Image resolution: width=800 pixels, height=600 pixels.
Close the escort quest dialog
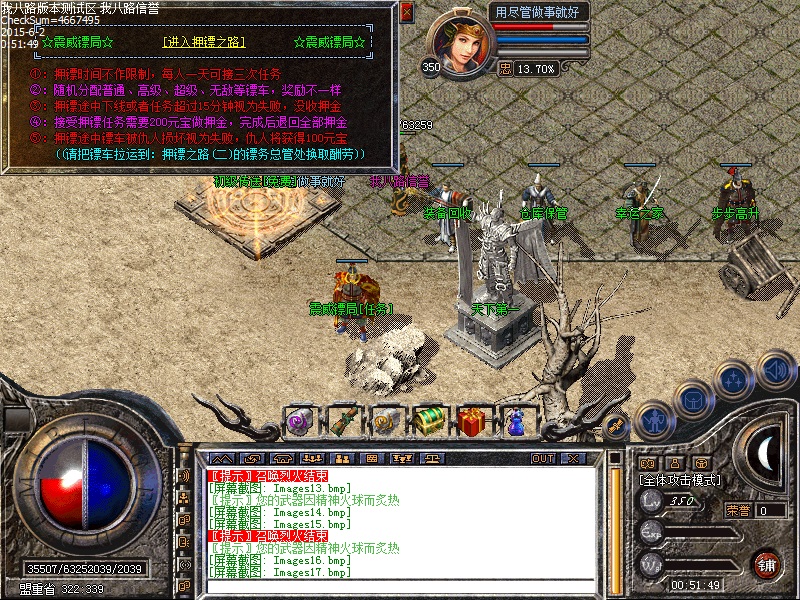tap(406, 13)
